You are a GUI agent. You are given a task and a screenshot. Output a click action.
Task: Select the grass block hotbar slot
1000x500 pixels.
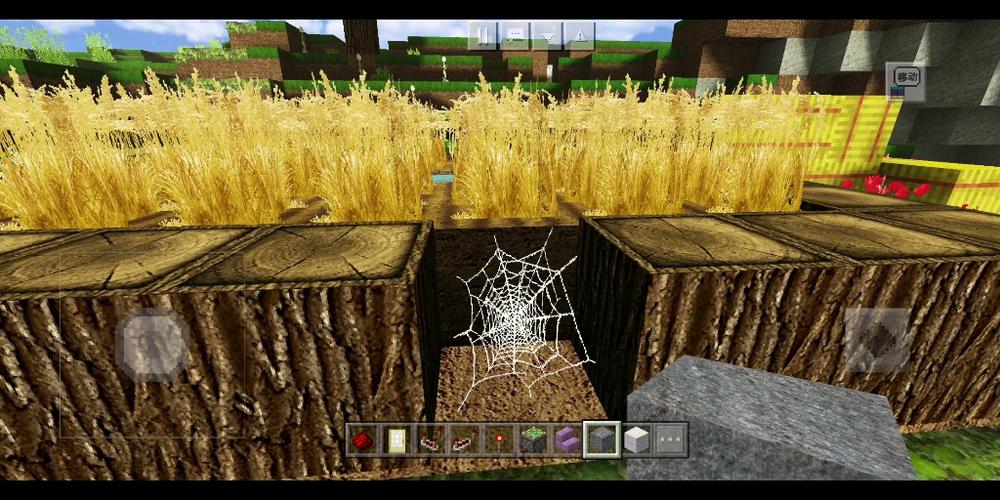(x=532, y=438)
